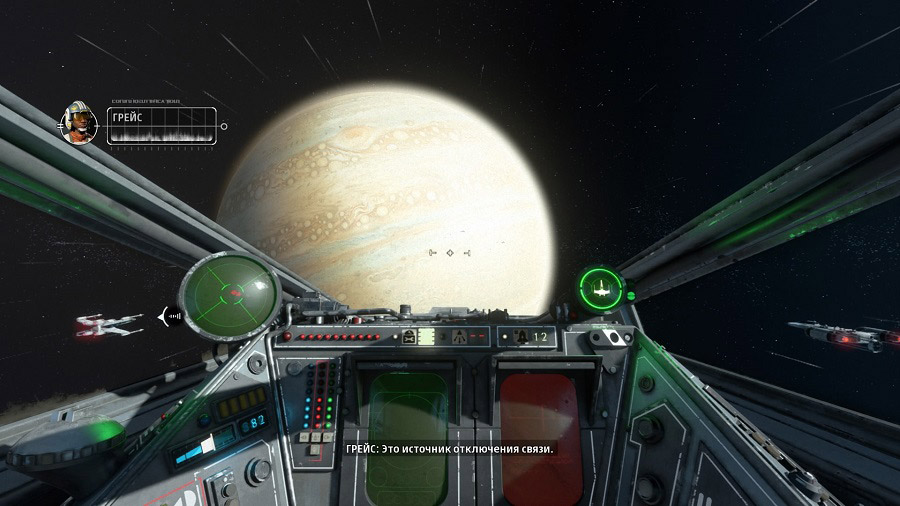Click the center aiming reticle
900x506 pixels.
coord(450,253)
